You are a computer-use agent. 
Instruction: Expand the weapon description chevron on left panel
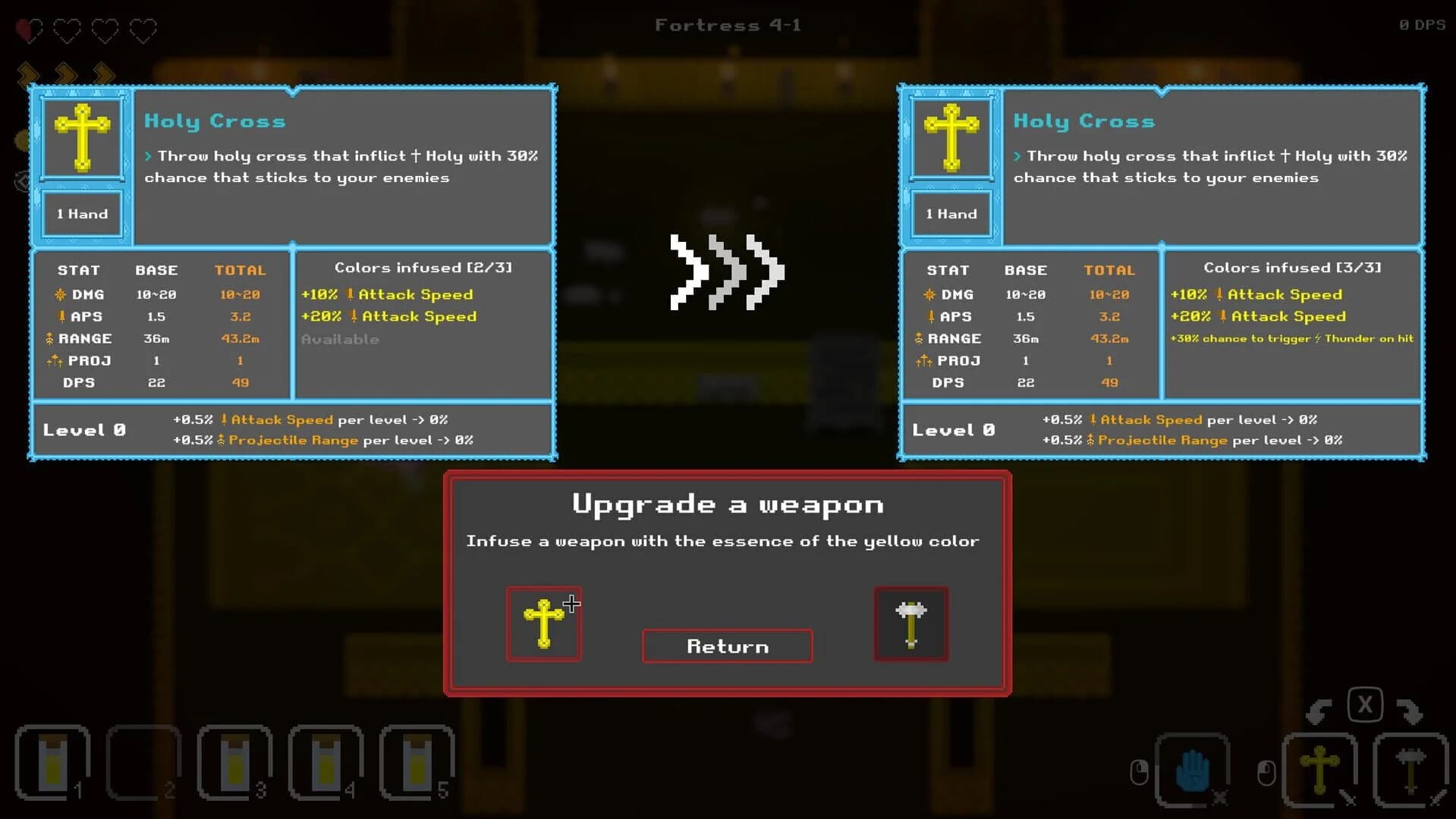[148, 155]
